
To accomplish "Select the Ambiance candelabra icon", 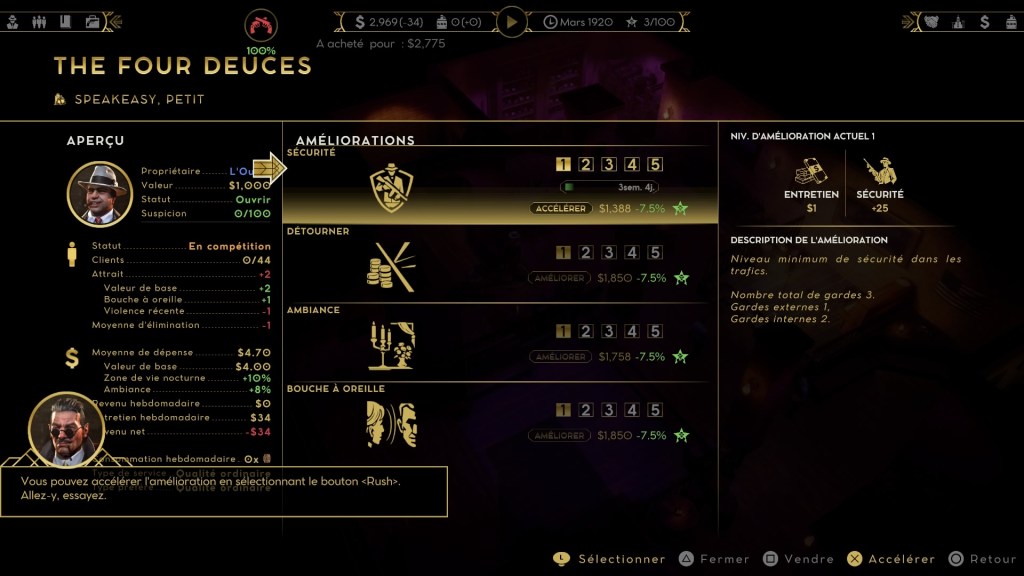I will pos(391,345).
